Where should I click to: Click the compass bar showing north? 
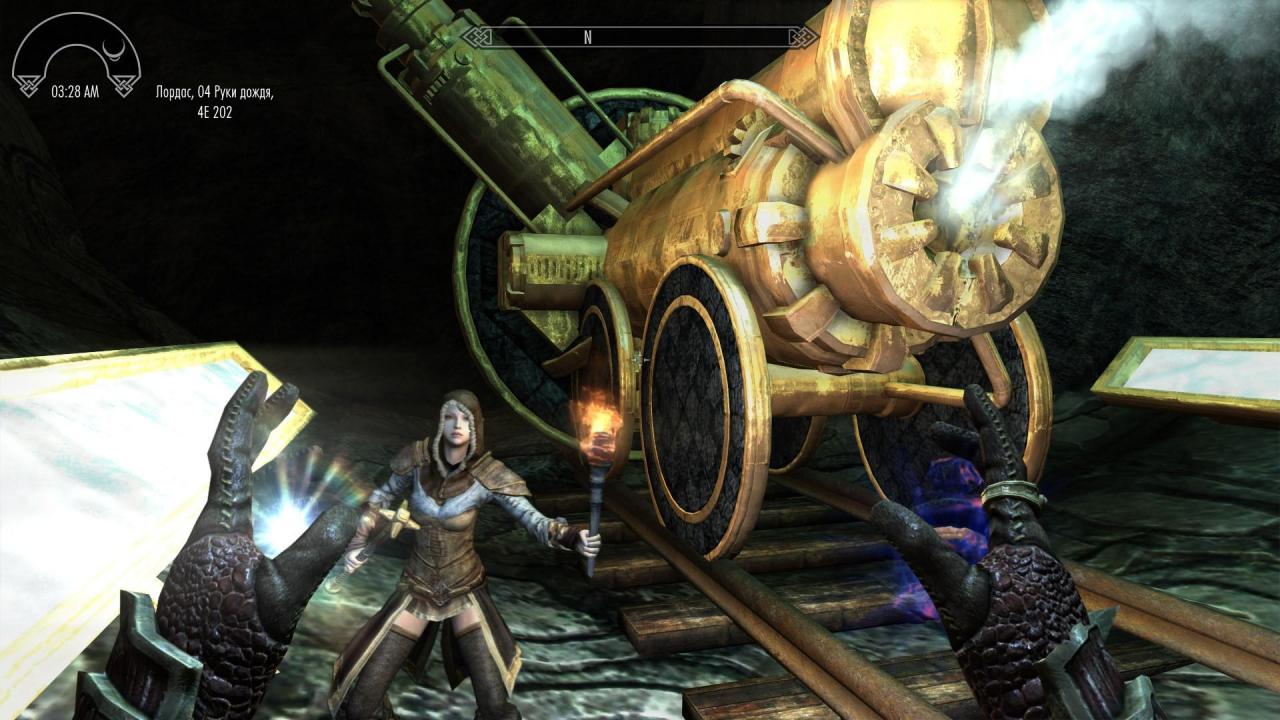[640, 38]
